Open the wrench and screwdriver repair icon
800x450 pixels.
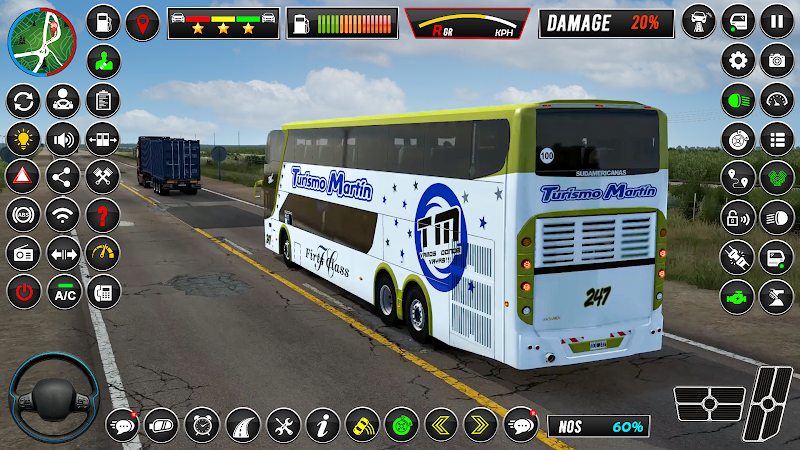tap(282, 425)
